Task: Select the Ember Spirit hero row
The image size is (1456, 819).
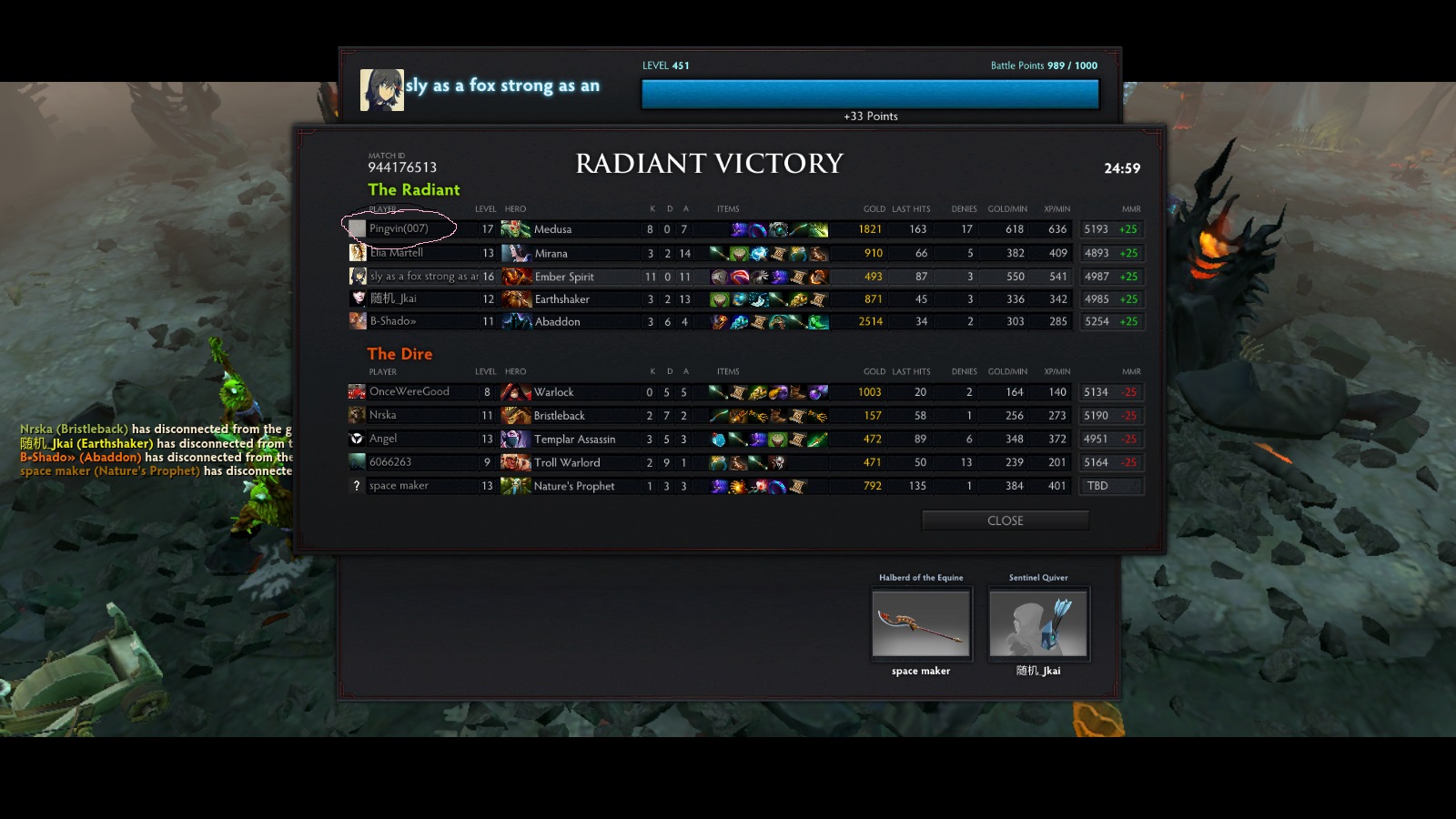Action: (x=563, y=277)
